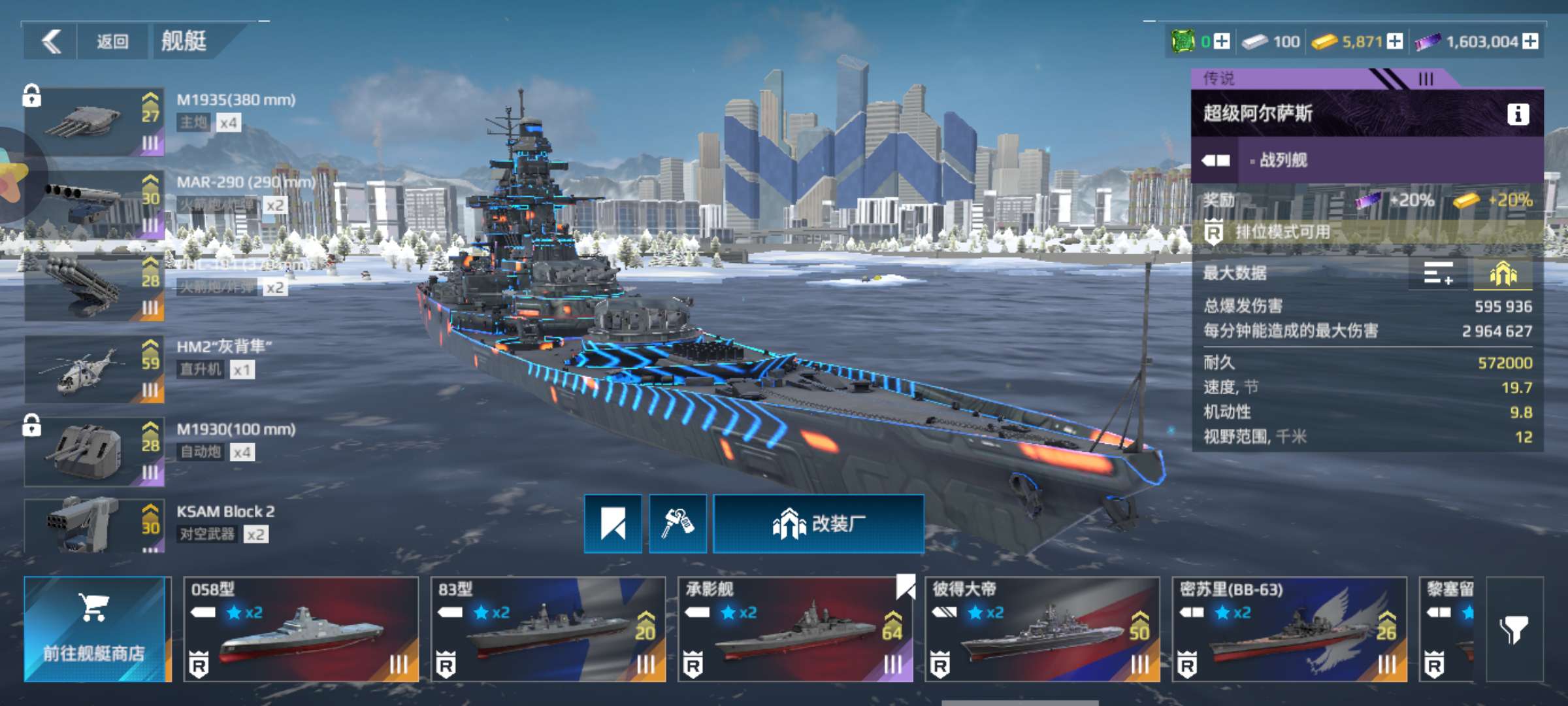Select the M1930(100 mm) autocannon slot
The image size is (1568, 706).
pos(95,452)
